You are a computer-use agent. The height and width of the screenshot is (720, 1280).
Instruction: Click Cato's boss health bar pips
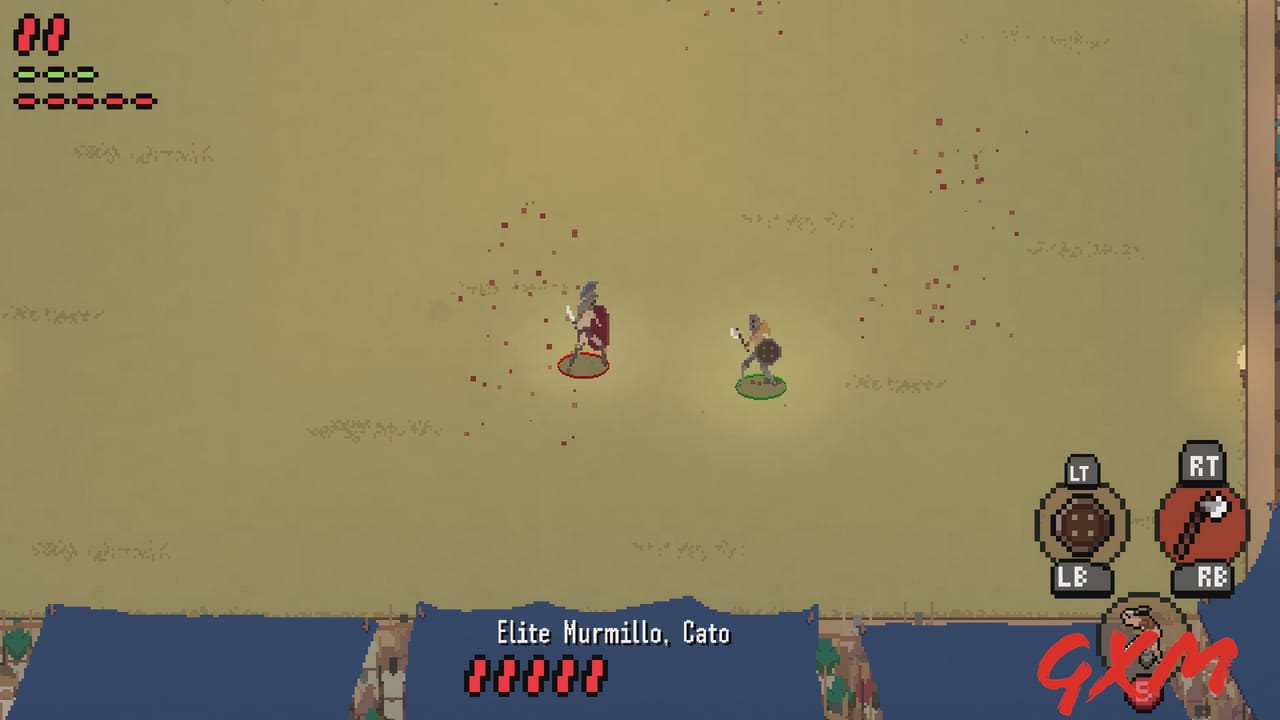tap(535, 675)
